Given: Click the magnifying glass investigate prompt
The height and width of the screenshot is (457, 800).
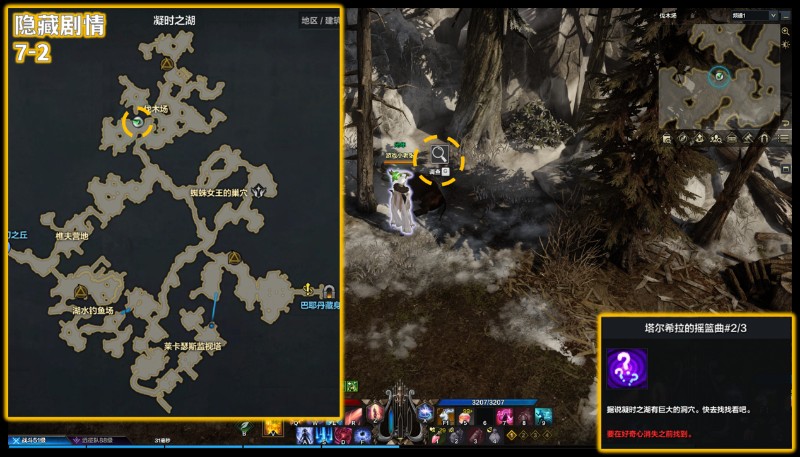Looking at the screenshot, I should coord(439,154).
